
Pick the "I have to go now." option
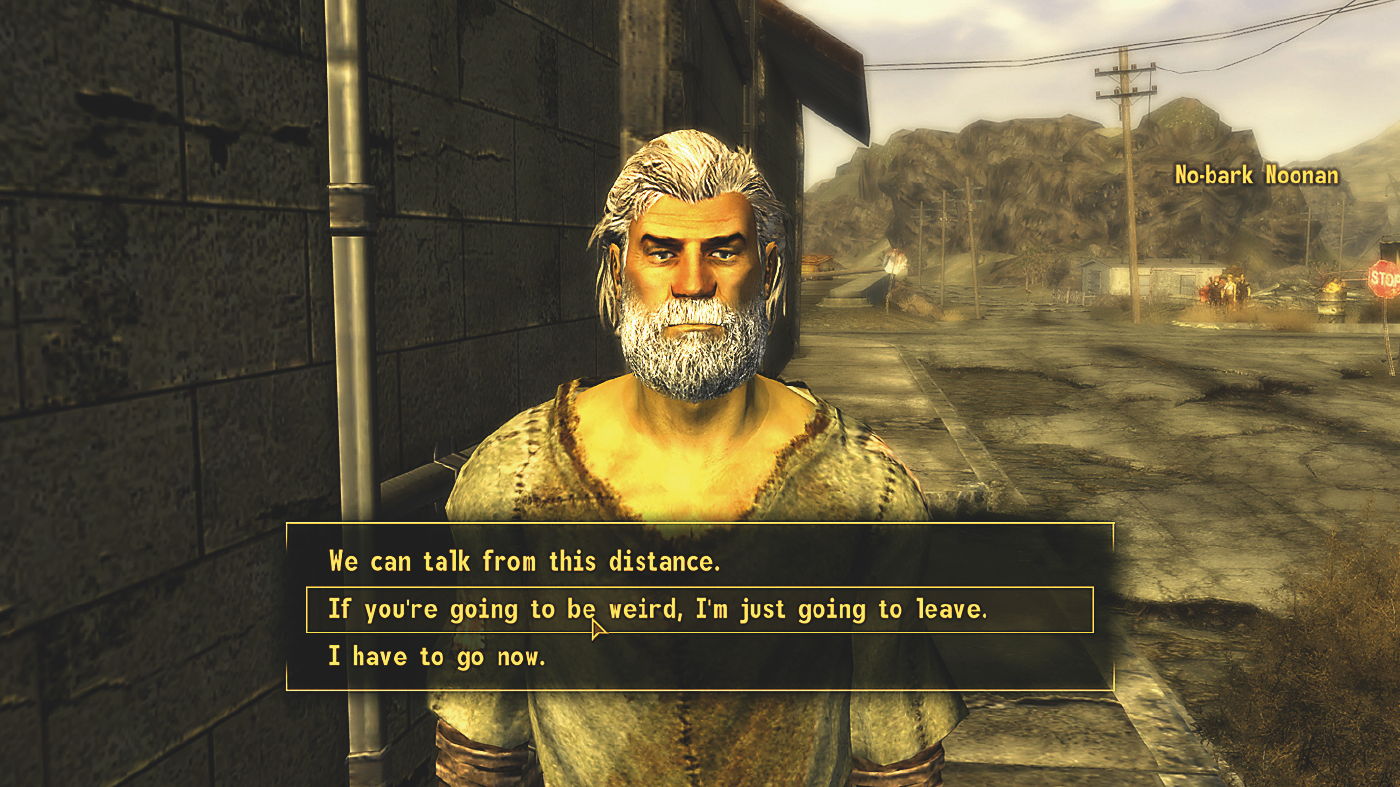[x=437, y=657]
